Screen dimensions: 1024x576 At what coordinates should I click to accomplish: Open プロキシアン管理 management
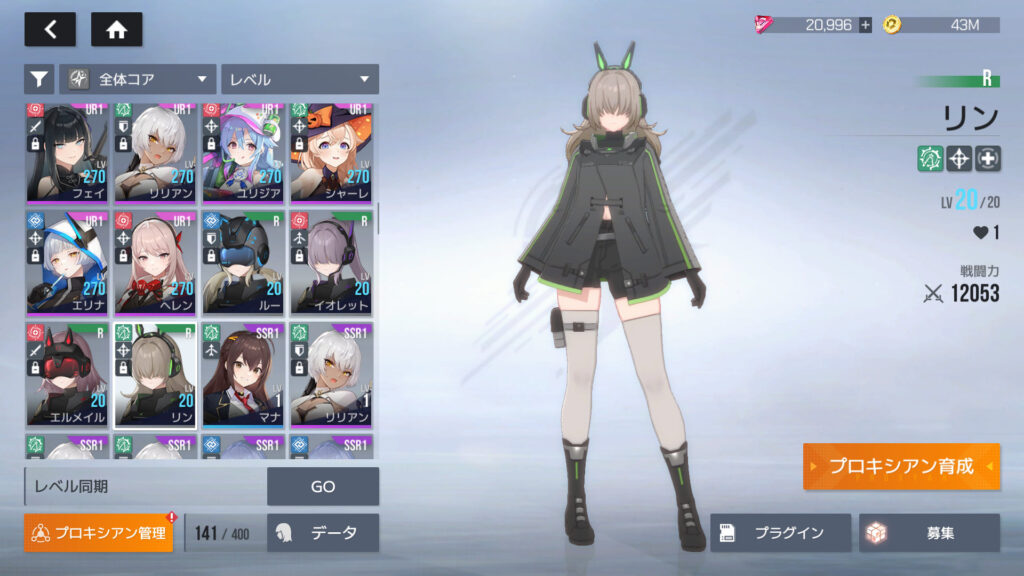pyautogui.click(x=99, y=533)
